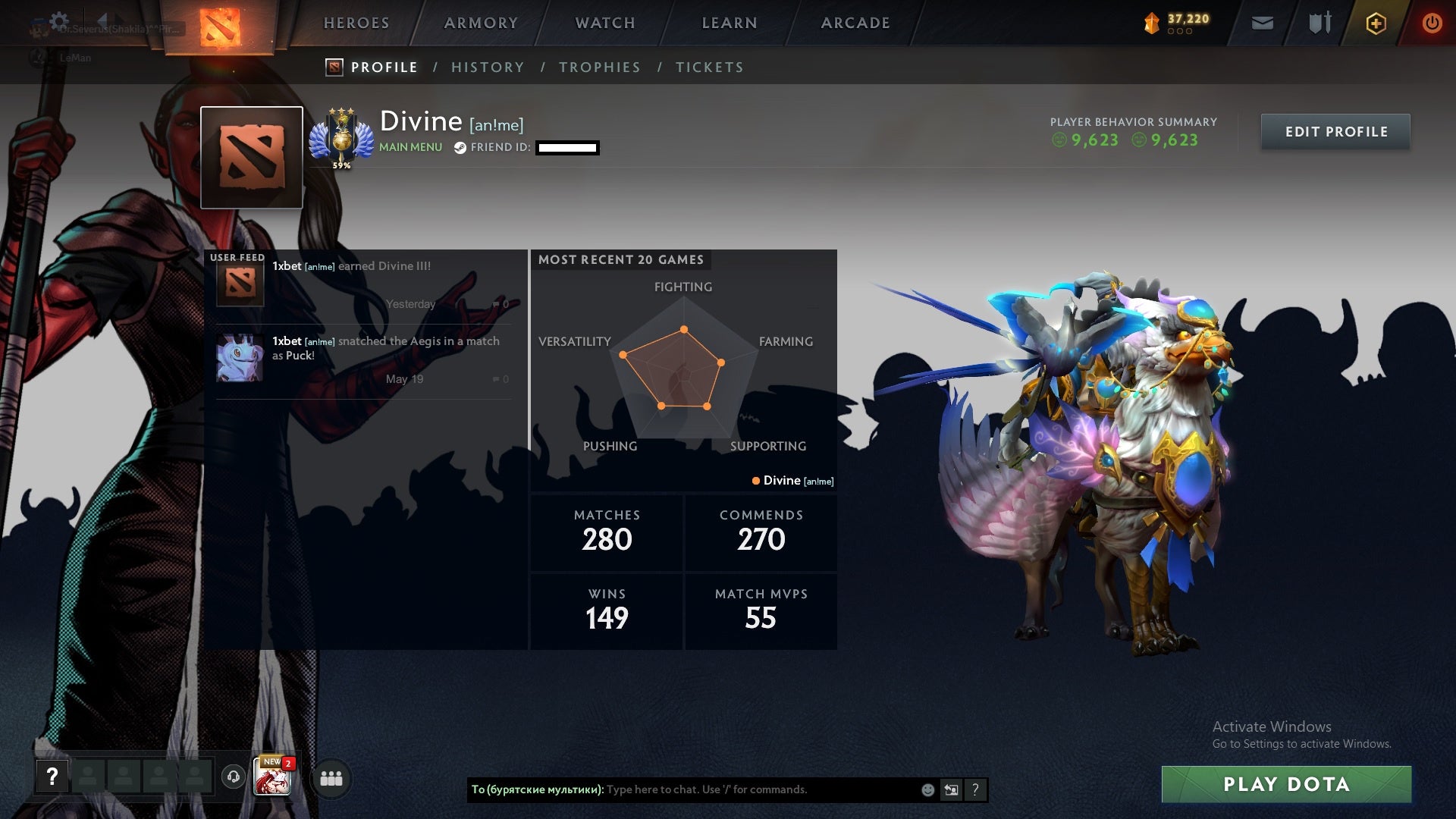Click the Edit Profile button
The width and height of the screenshot is (1456, 819).
(1335, 132)
